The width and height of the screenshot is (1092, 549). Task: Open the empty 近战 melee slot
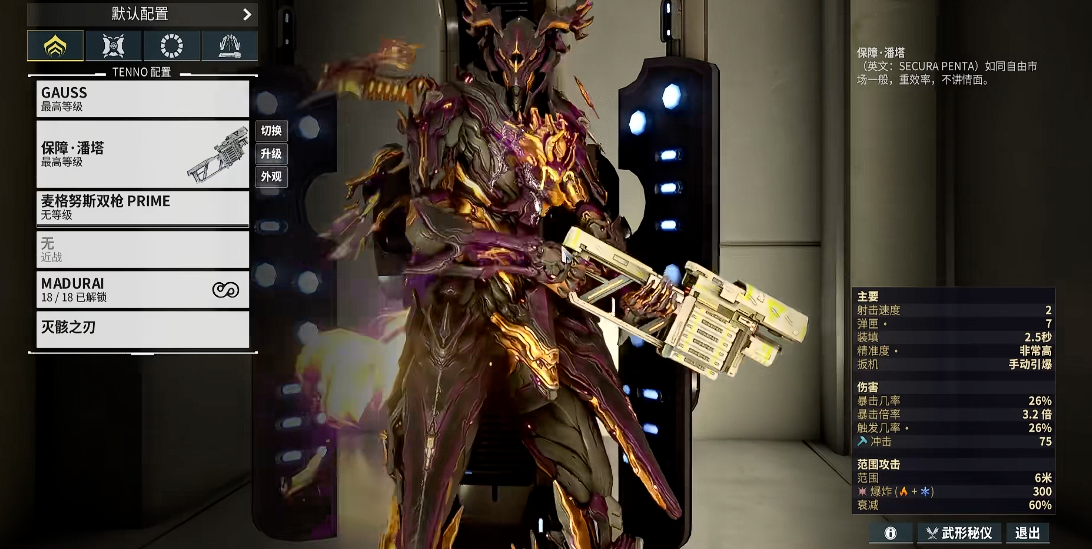[x=142, y=249]
